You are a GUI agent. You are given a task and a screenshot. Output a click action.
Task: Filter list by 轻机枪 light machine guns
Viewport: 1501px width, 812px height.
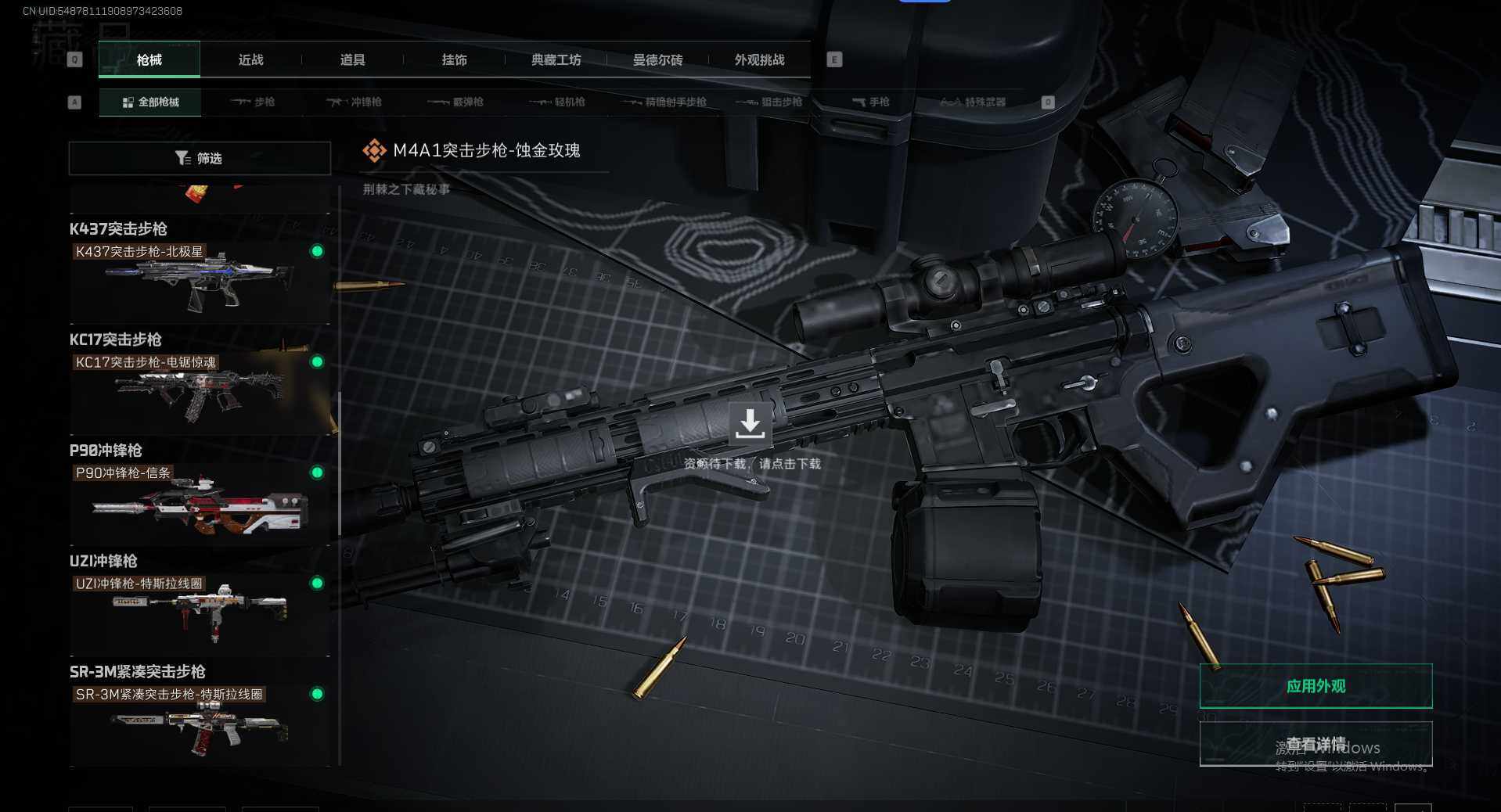coord(557,102)
